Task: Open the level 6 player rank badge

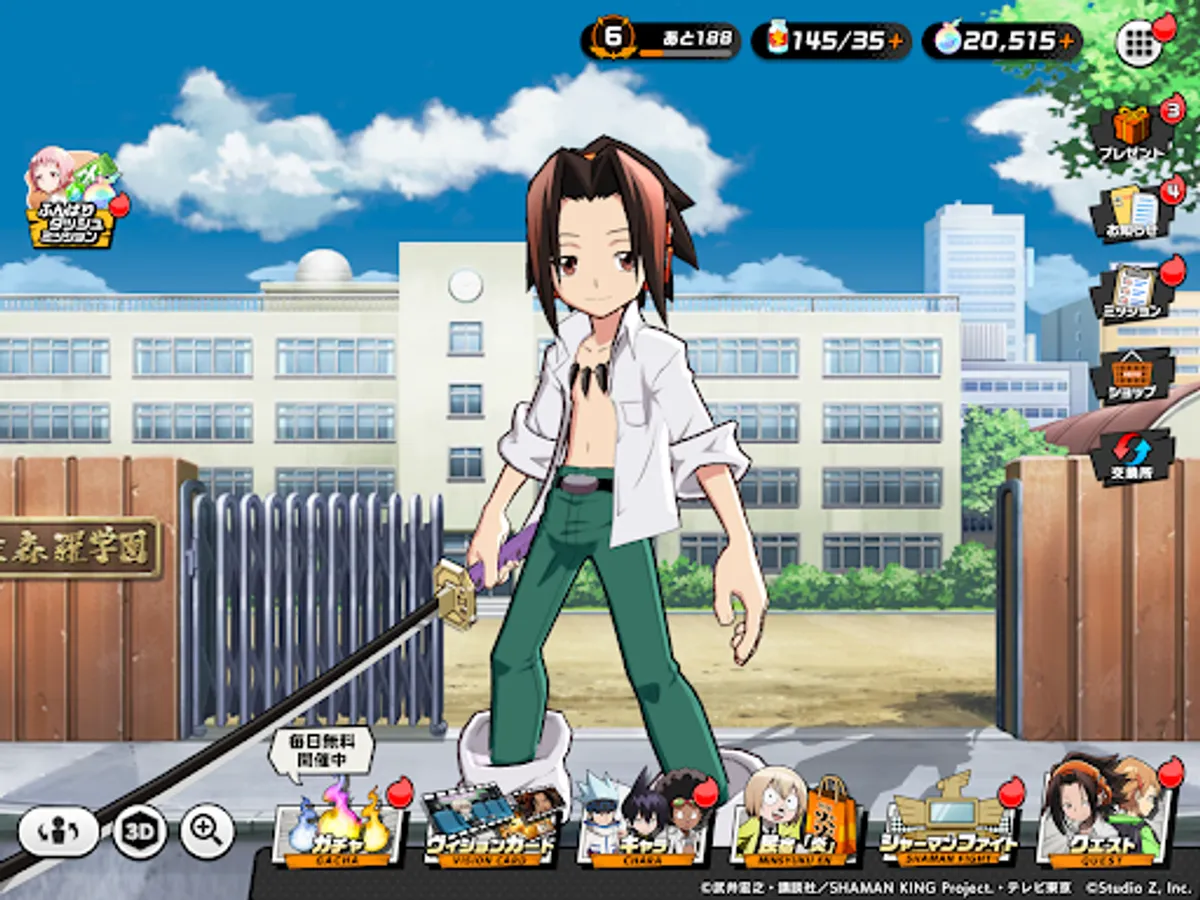Action: 613,39
